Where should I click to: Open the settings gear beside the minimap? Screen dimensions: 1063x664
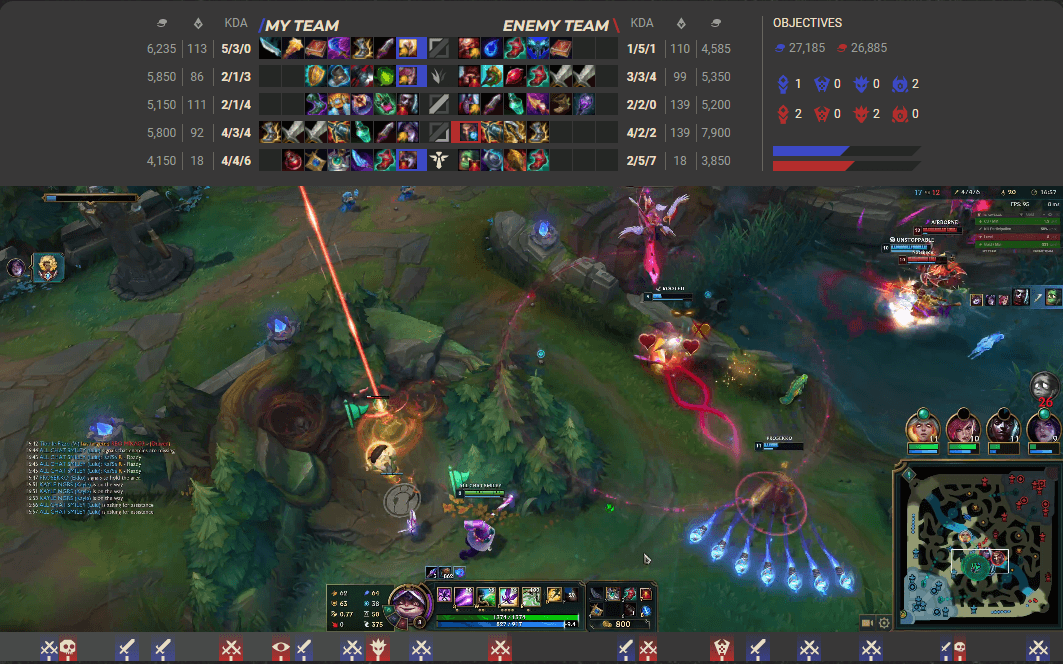tap(884, 623)
